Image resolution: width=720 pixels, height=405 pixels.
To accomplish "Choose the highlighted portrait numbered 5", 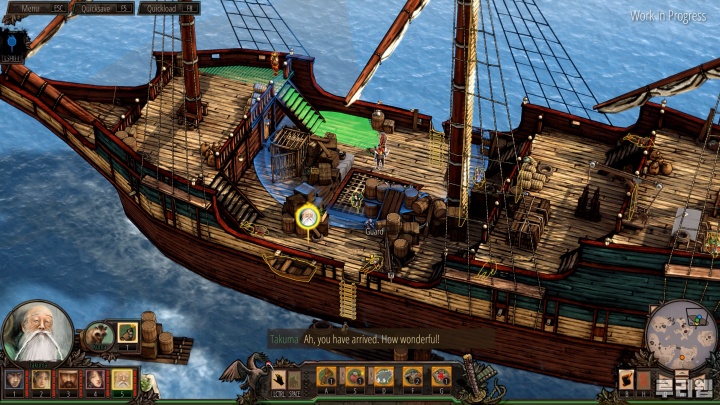I will 121,378.
